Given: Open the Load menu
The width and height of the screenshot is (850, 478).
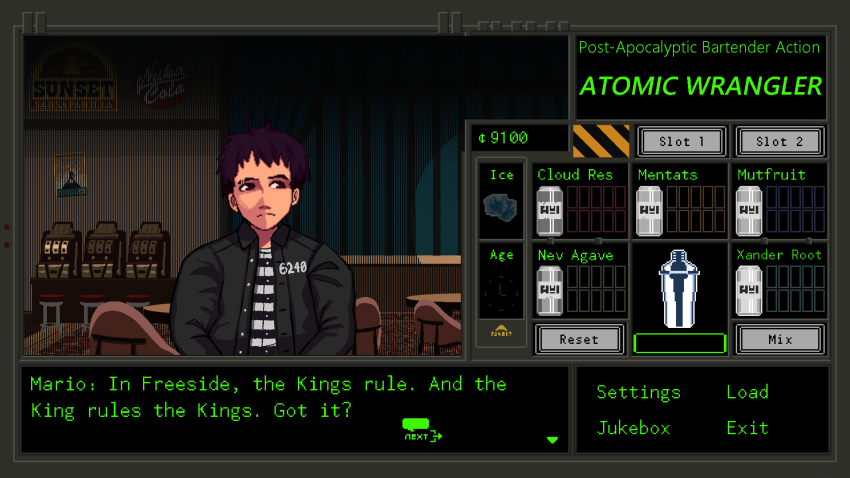Looking at the screenshot, I should pyautogui.click(x=747, y=392).
